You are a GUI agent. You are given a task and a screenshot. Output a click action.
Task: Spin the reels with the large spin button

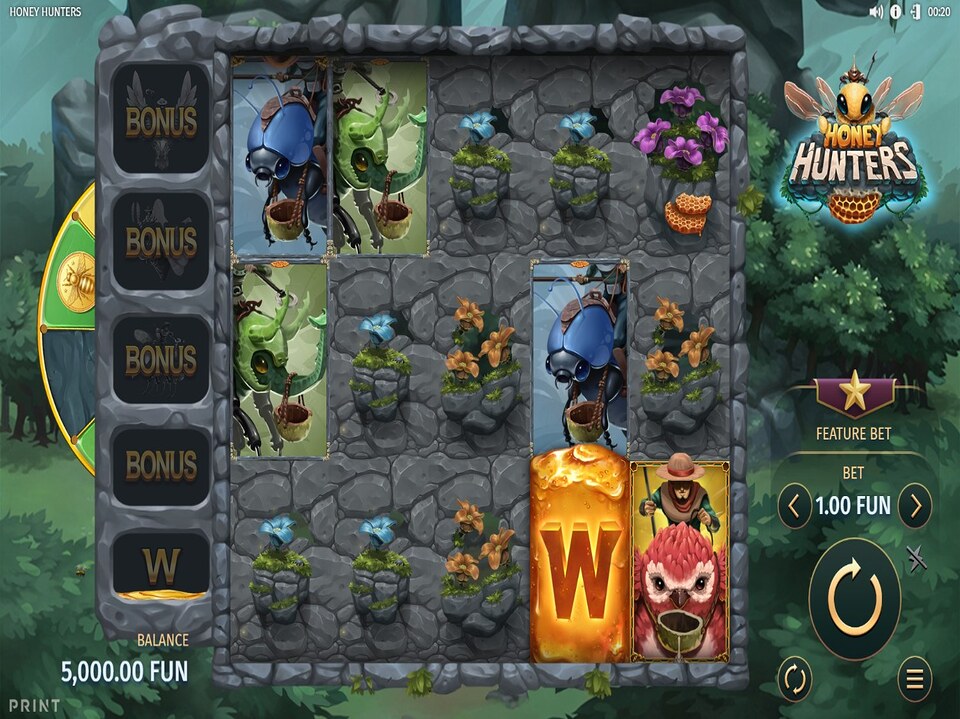coord(854,599)
